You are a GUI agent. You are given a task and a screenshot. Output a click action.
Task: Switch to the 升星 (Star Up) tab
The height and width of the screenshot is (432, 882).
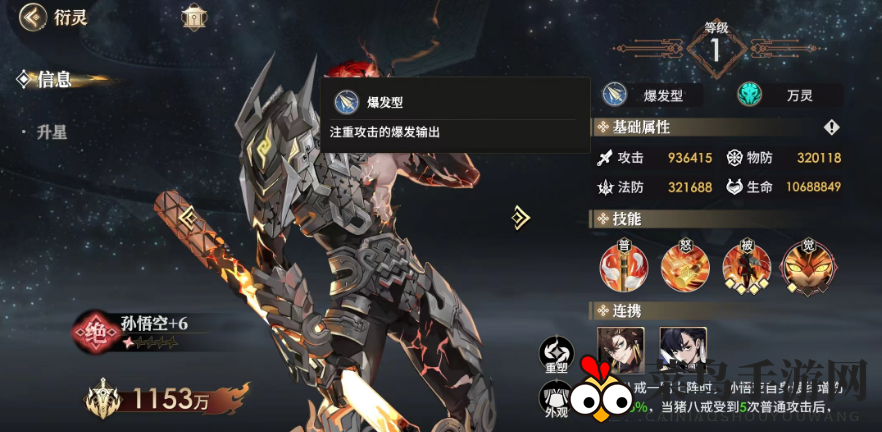[x=51, y=132]
